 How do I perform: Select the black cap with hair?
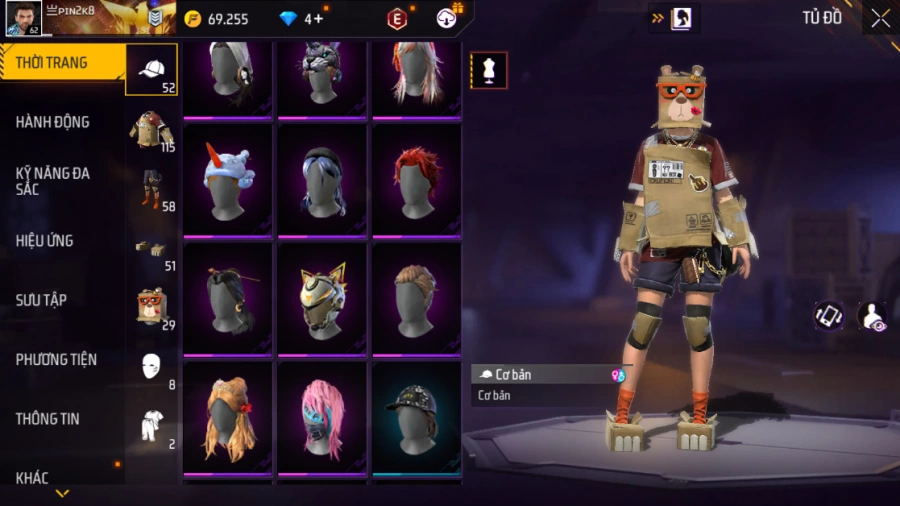point(415,416)
